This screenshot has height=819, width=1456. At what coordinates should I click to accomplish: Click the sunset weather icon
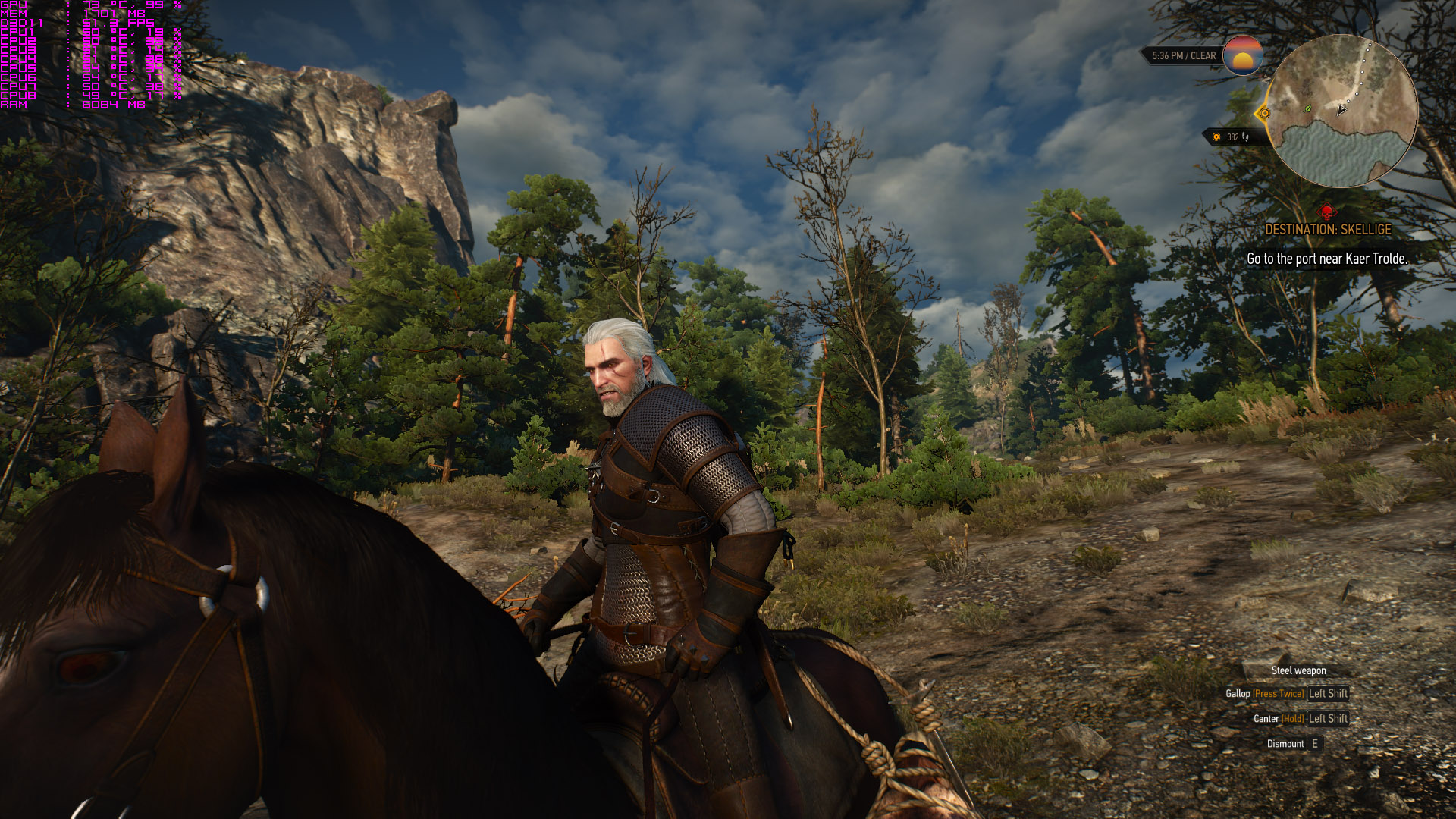click(x=1242, y=55)
